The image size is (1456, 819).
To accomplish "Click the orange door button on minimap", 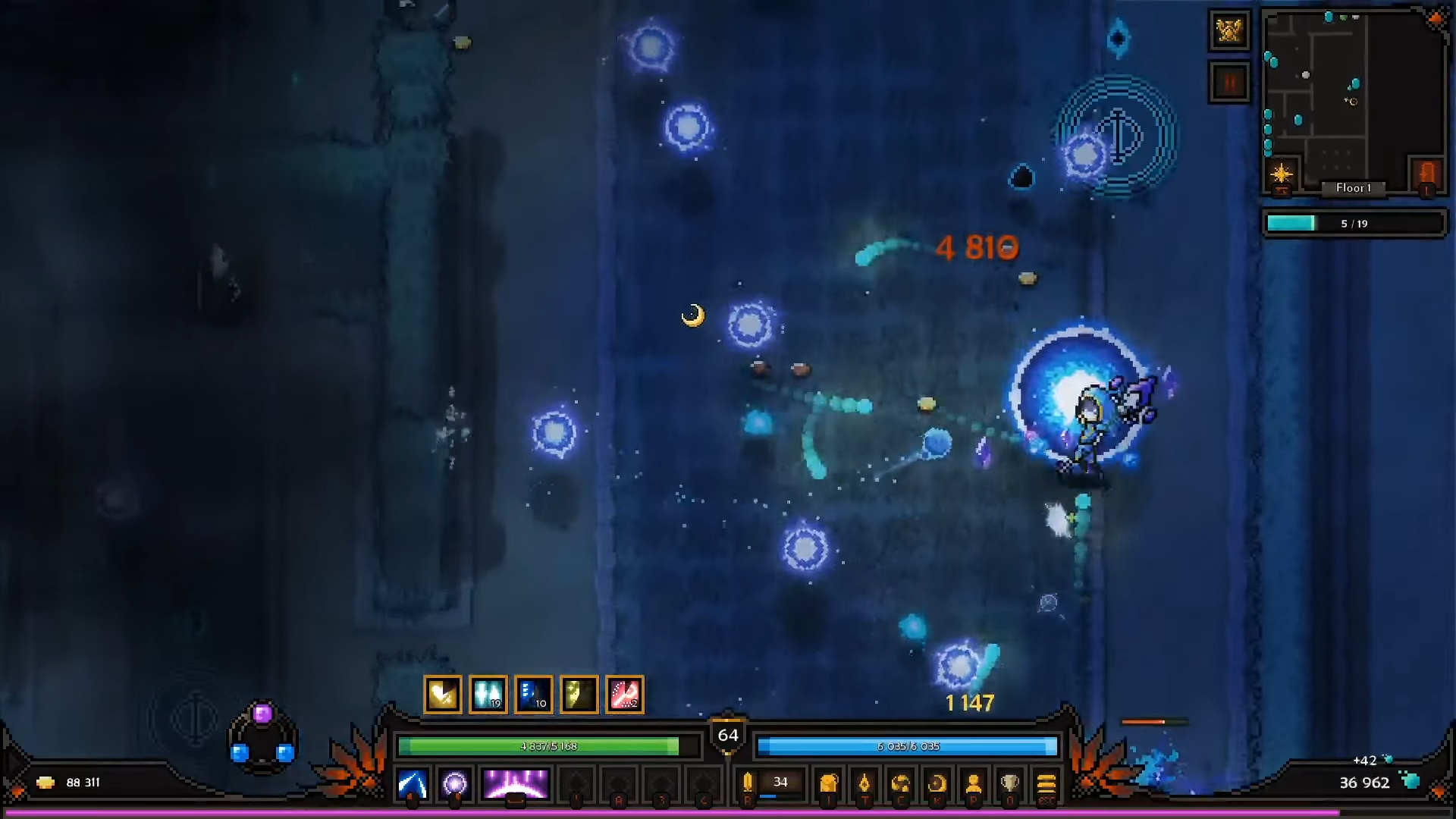I will tap(1426, 174).
